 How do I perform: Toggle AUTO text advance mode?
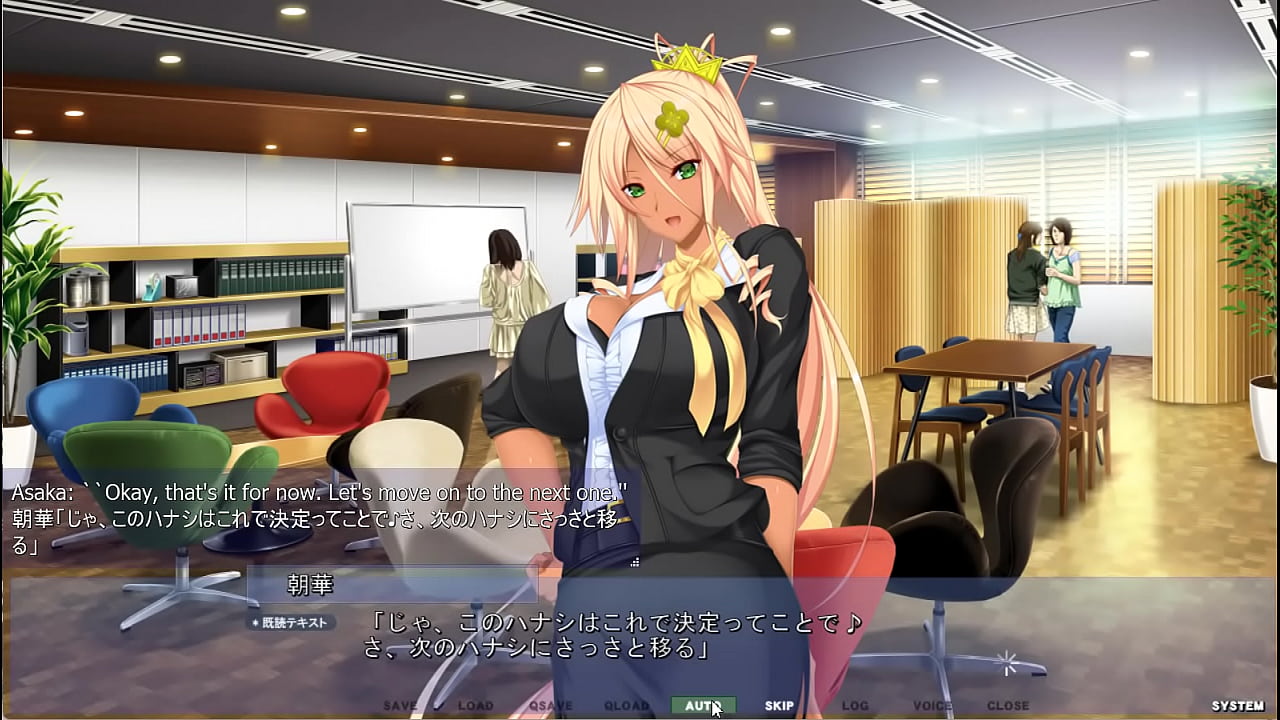(703, 705)
